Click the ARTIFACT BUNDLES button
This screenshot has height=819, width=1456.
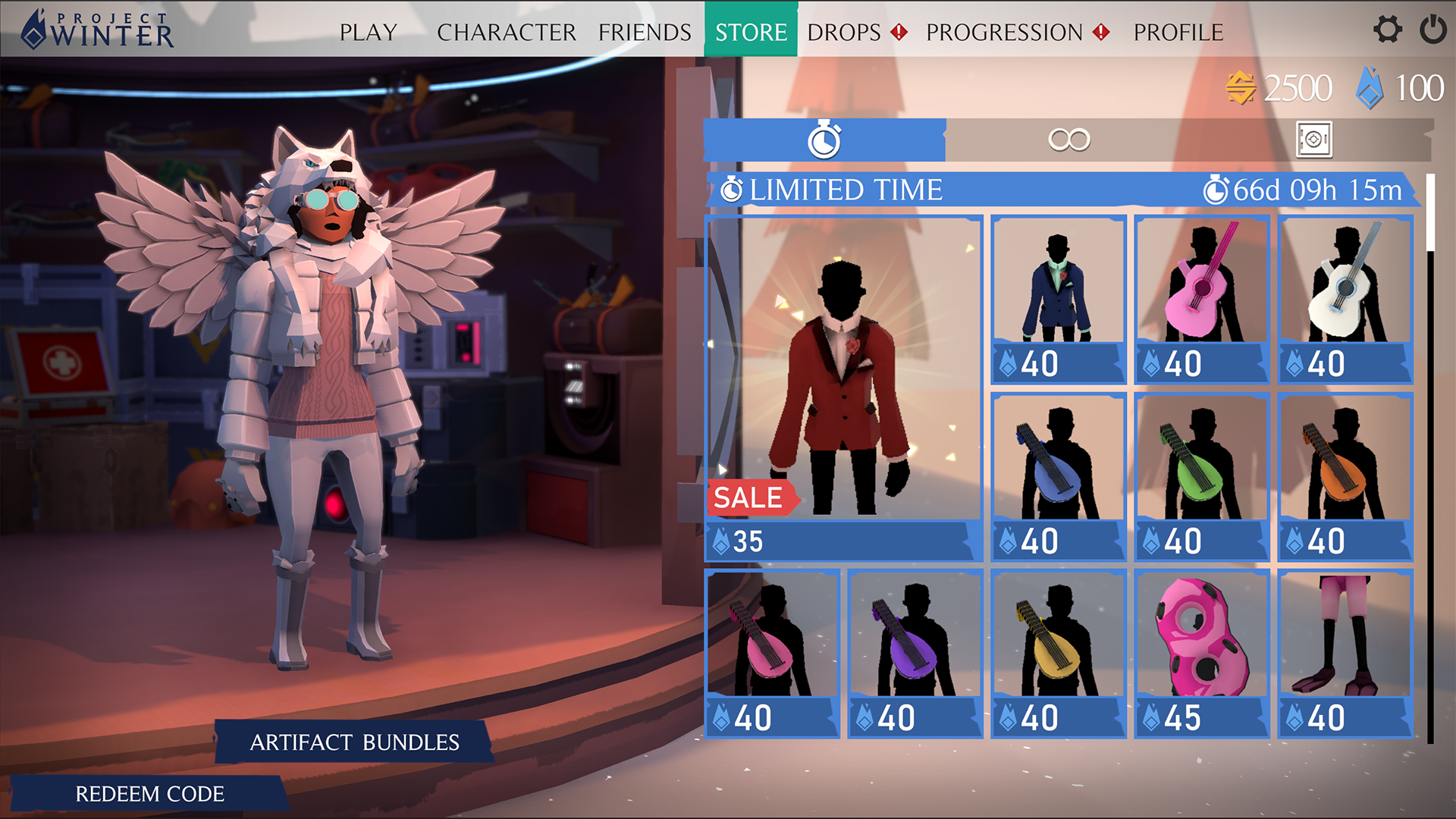(353, 742)
